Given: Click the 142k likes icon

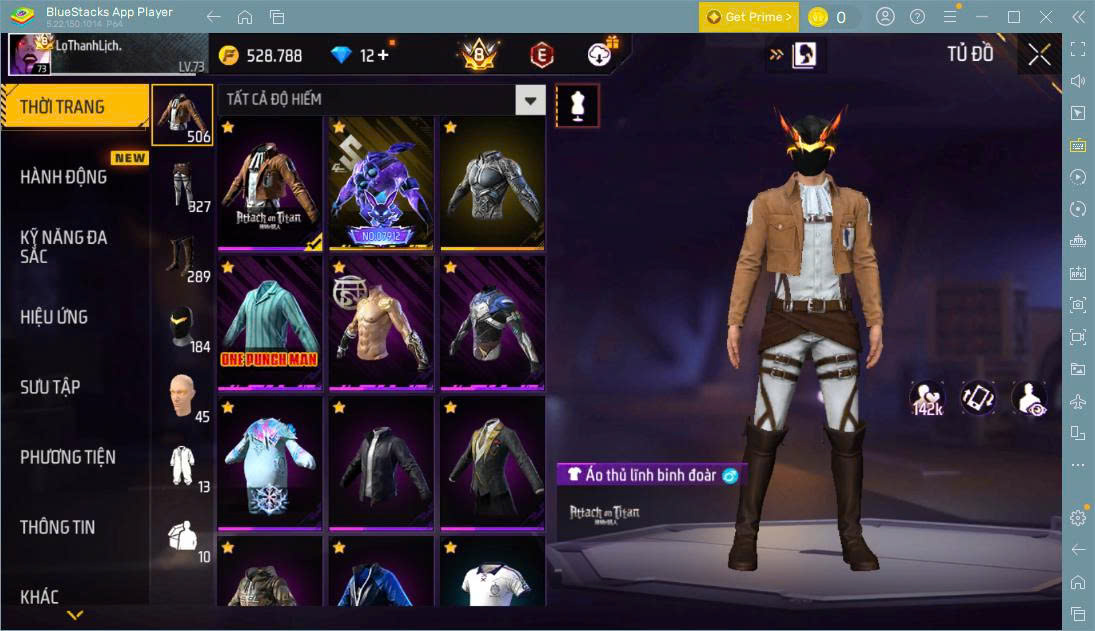Looking at the screenshot, I should (927, 397).
